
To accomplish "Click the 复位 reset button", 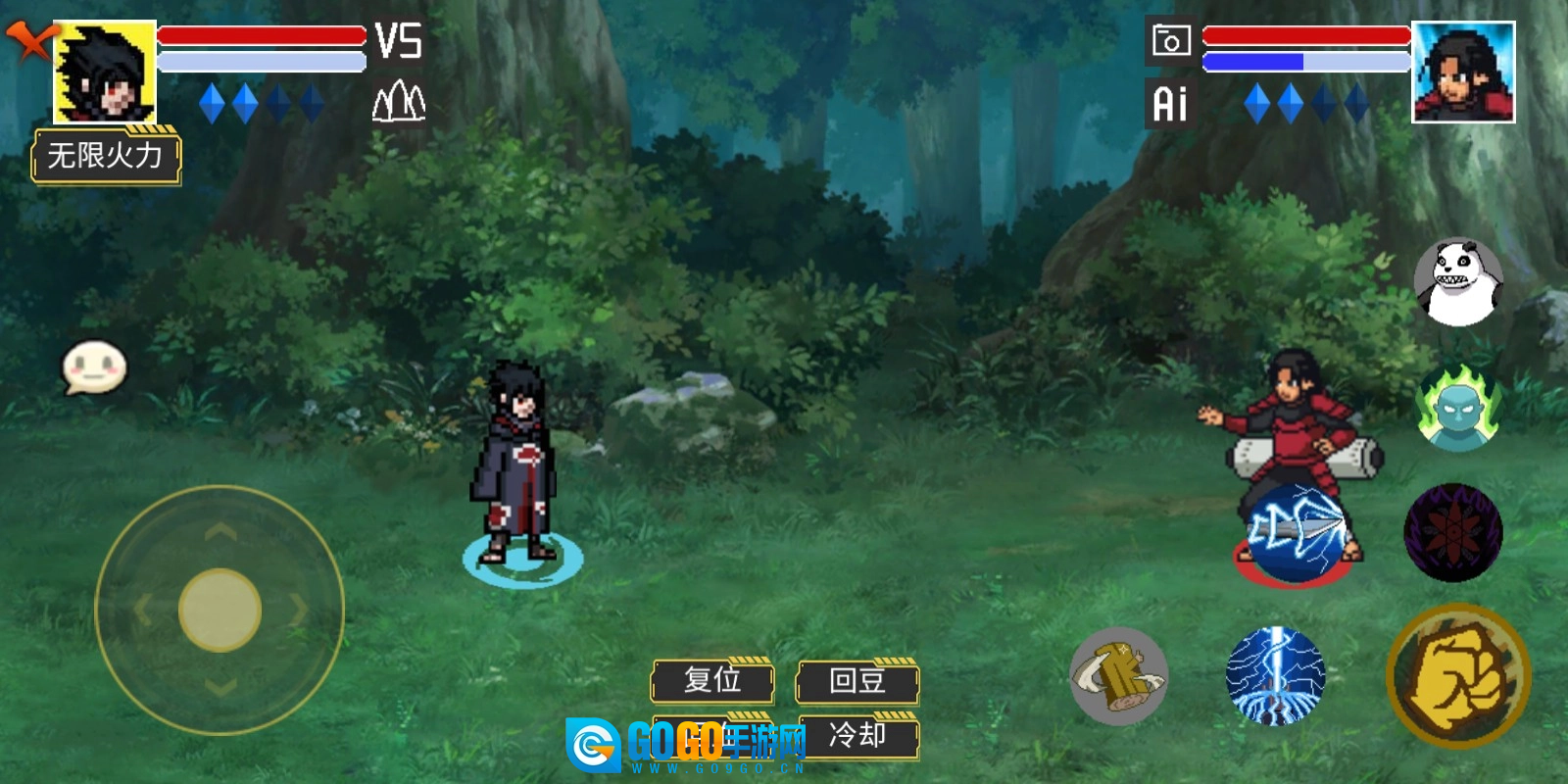I will click(712, 680).
